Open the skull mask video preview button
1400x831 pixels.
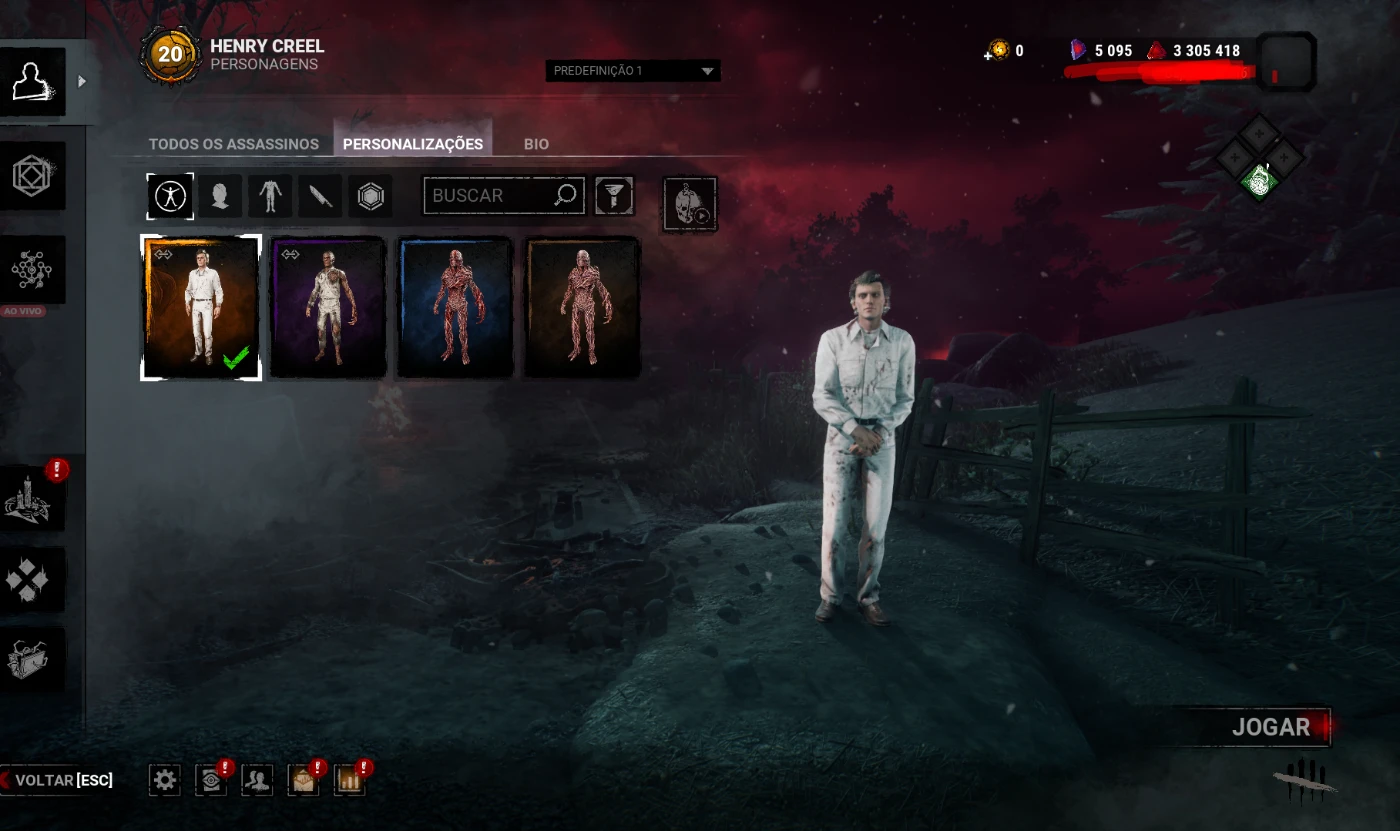(690, 204)
